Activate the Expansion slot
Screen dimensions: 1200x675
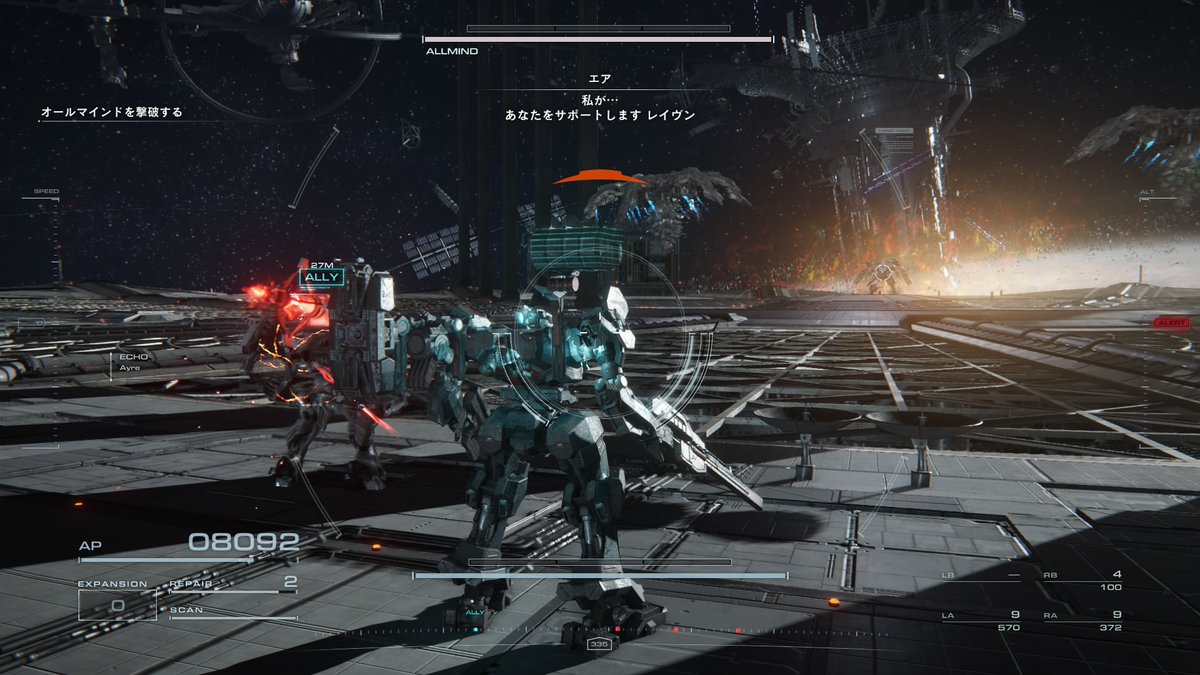[x=117, y=604]
